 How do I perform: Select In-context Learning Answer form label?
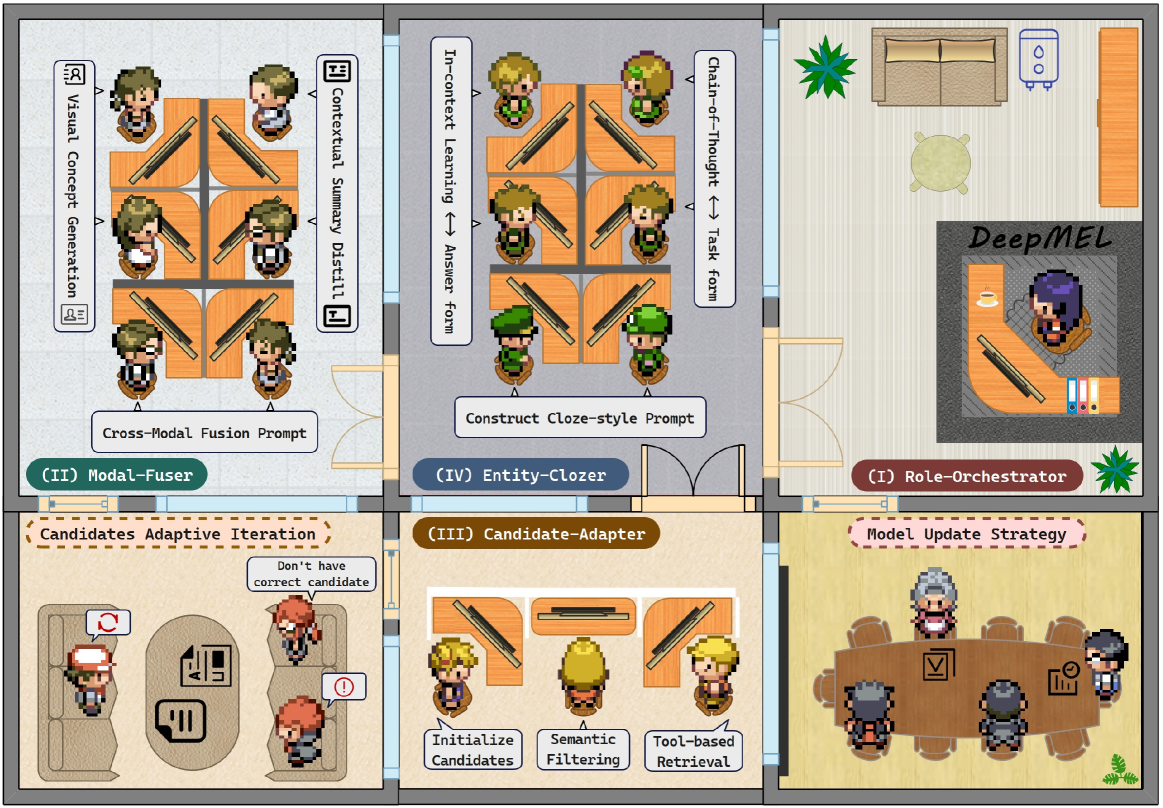(x=451, y=190)
